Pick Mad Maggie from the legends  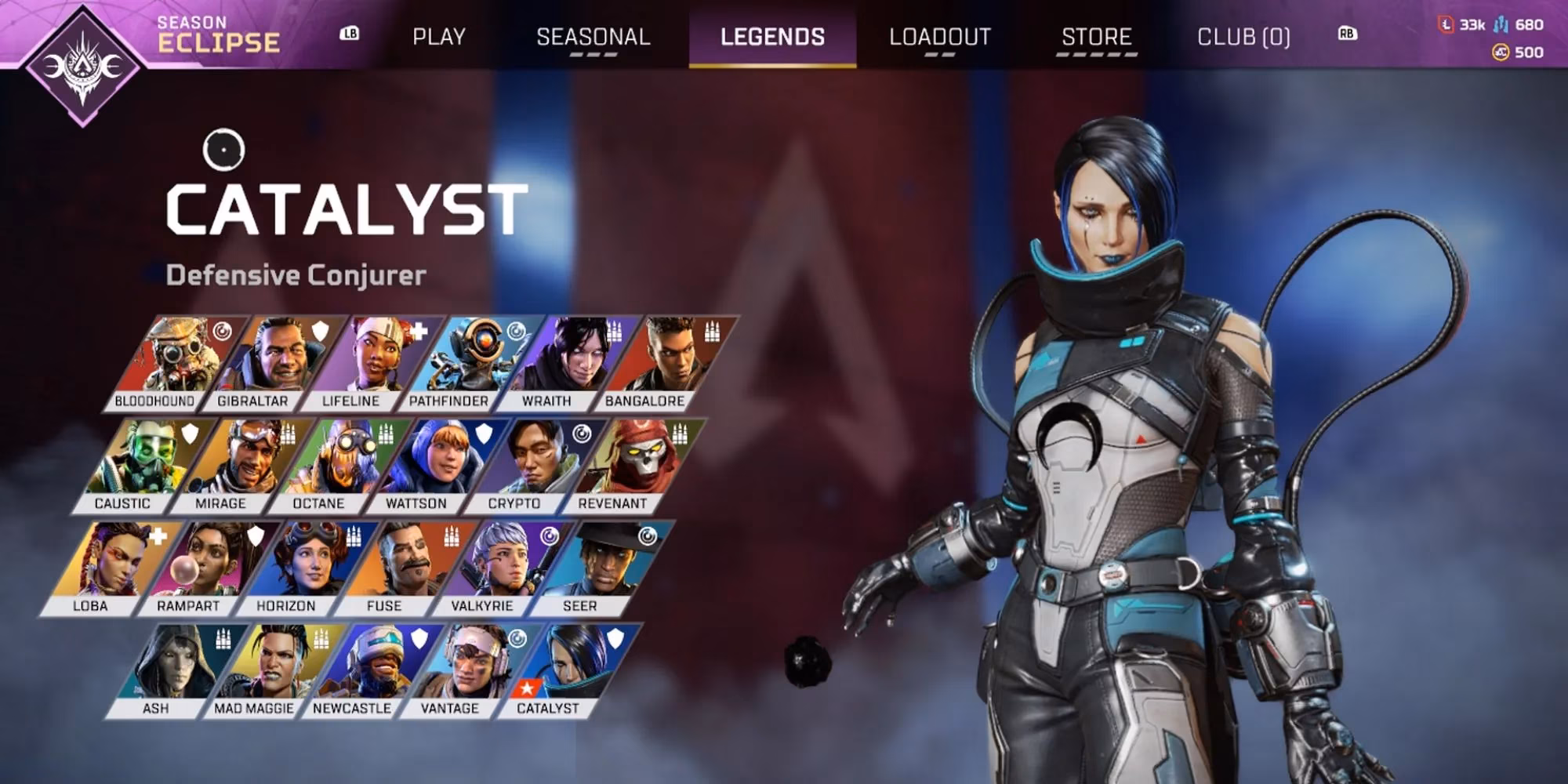(272, 669)
